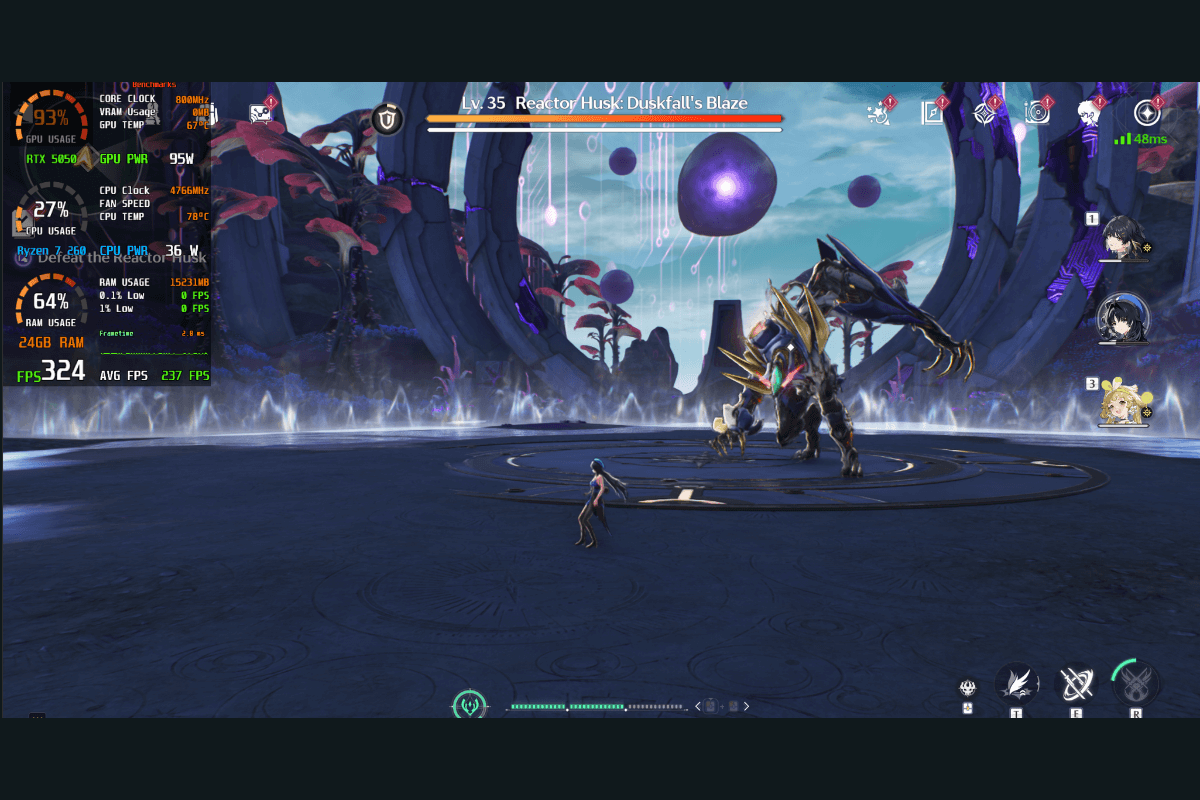Switch to the dark-haired first party member

pos(1122,237)
